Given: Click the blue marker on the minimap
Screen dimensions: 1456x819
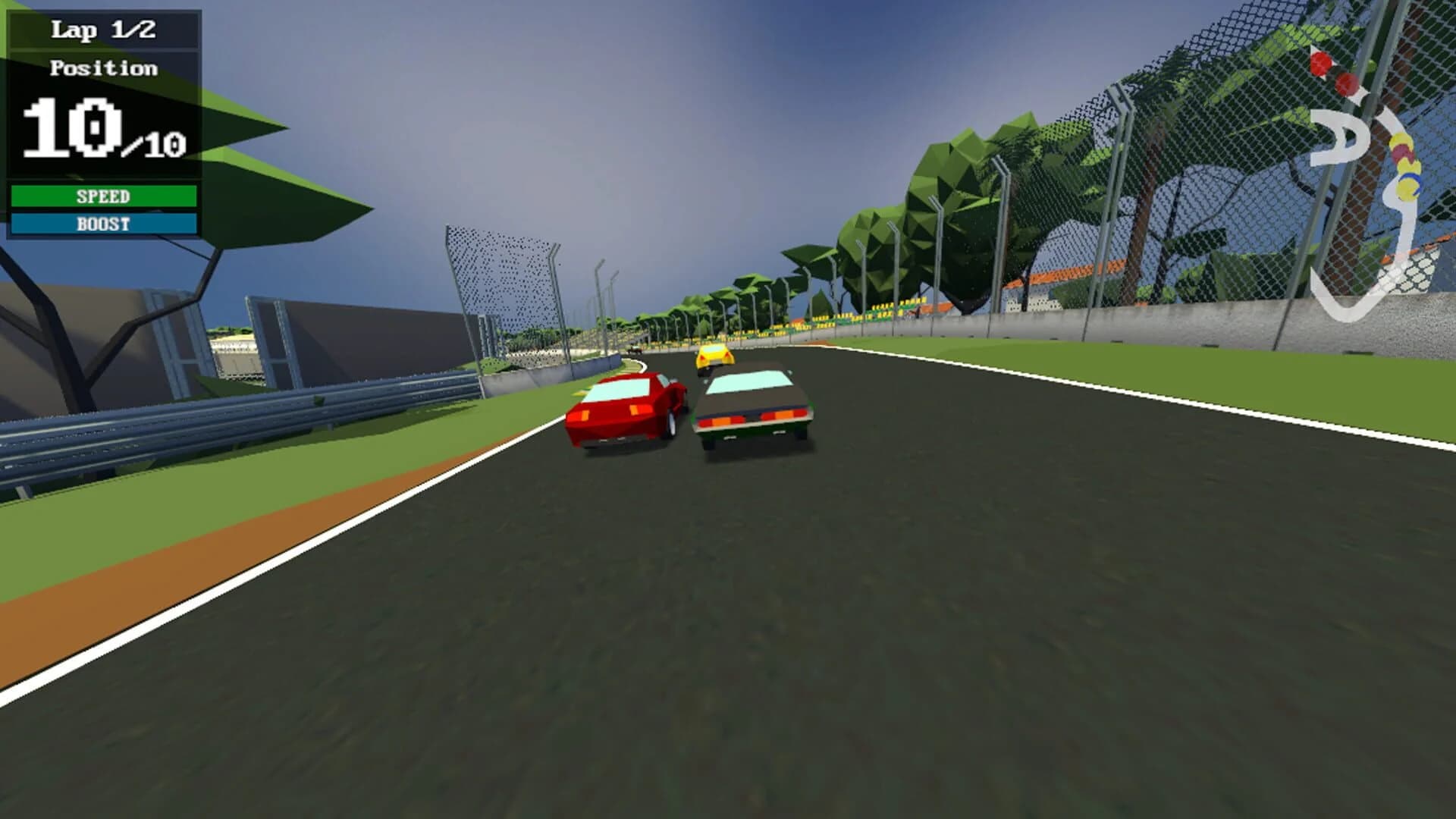Looking at the screenshot, I should pyautogui.click(x=1414, y=182).
